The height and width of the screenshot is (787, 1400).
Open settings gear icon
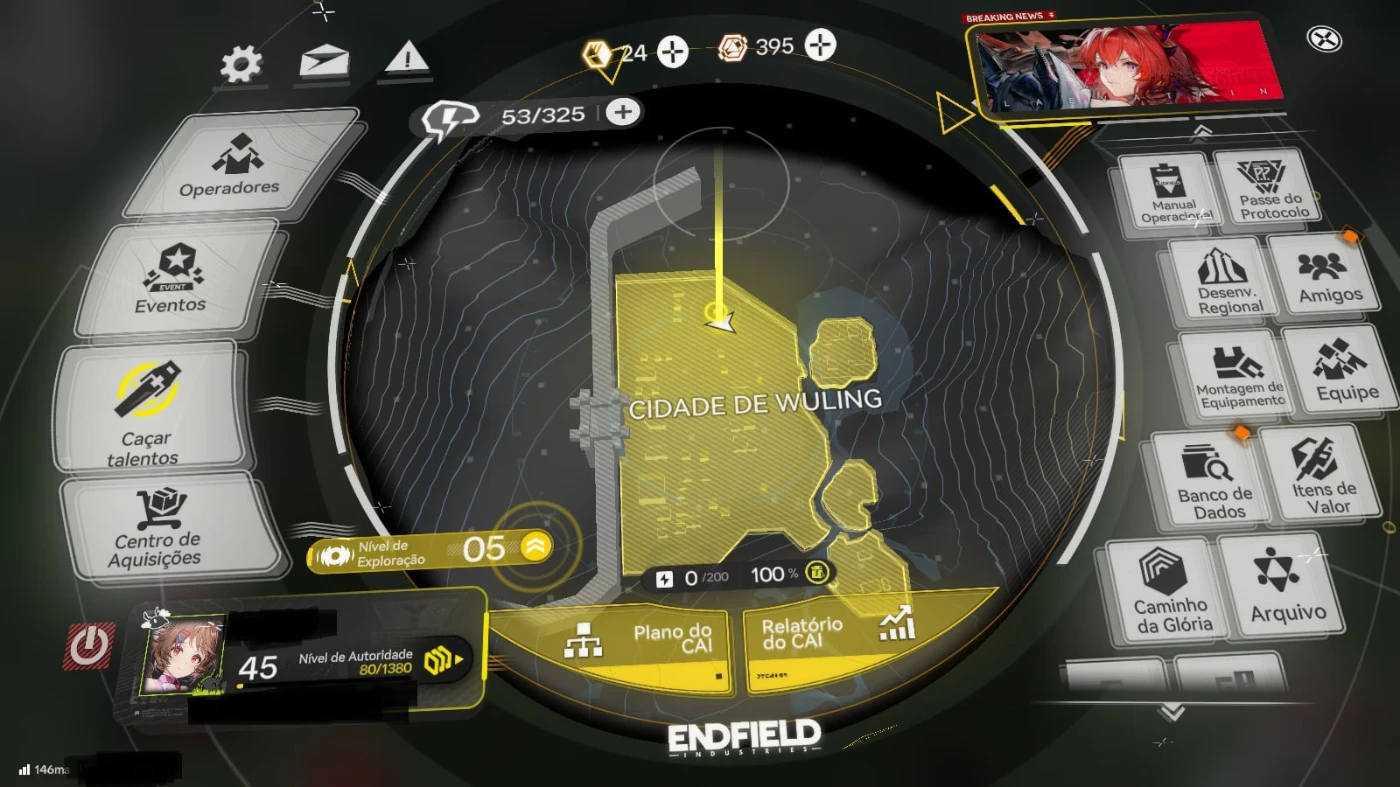click(x=241, y=65)
